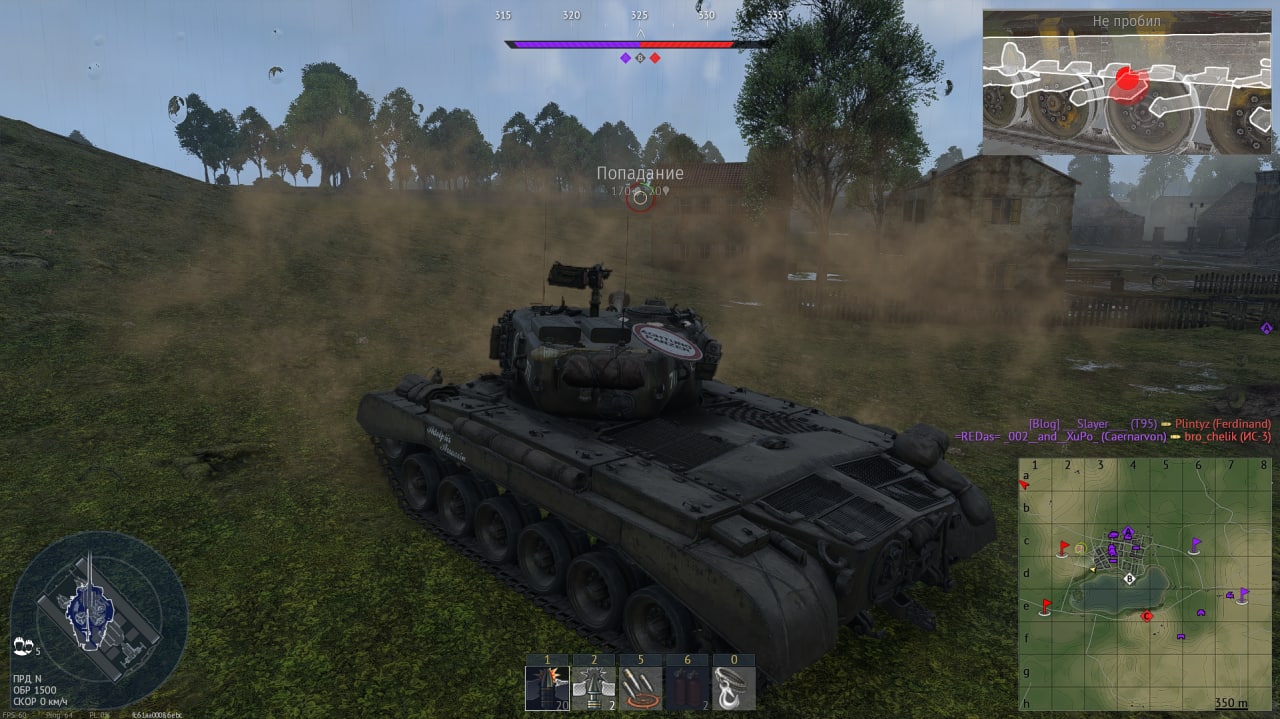The height and width of the screenshot is (719, 1280).
Task: Click purple capture point A on minimap
Action: click(x=1128, y=532)
